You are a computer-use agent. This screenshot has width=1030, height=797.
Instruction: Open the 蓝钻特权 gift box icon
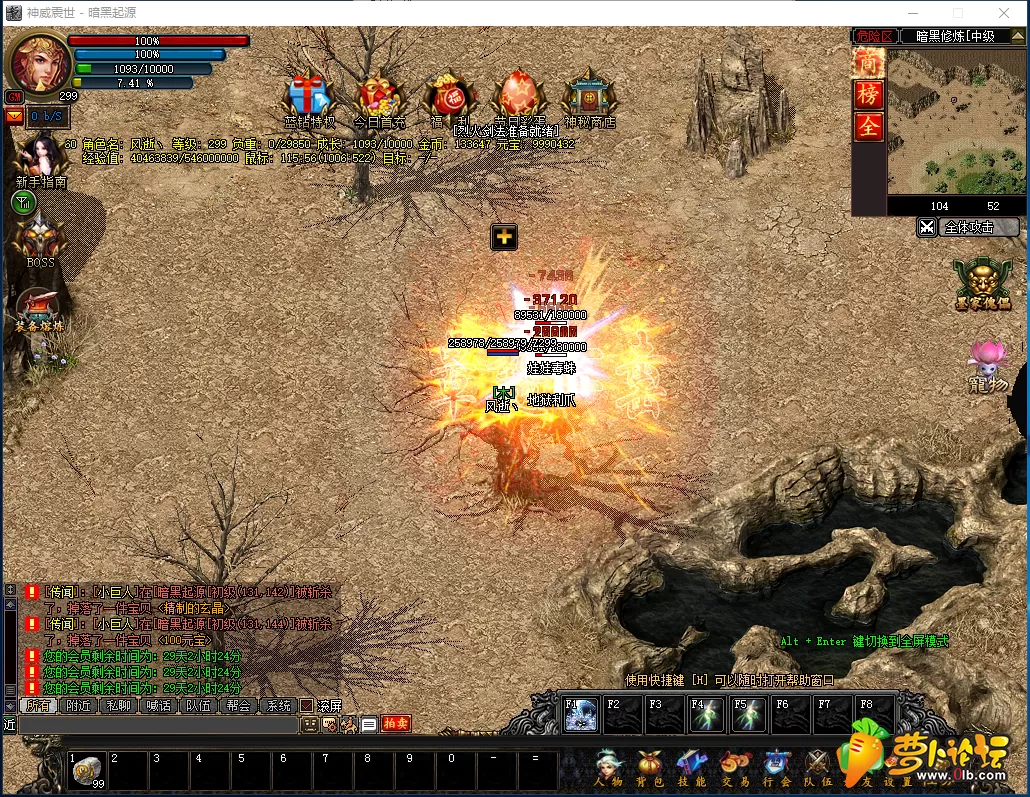tap(308, 97)
